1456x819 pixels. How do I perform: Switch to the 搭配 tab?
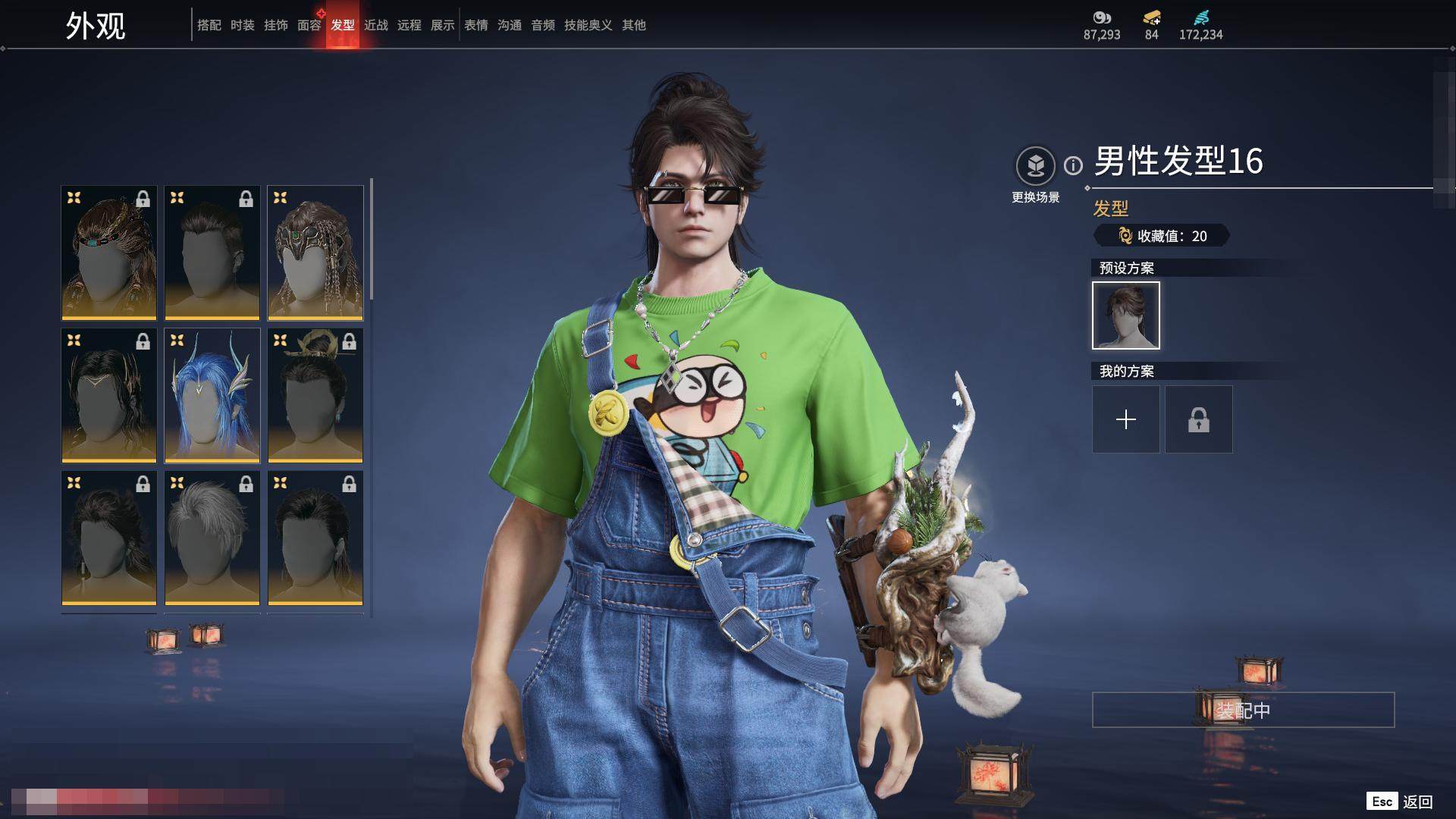tap(209, 25)
